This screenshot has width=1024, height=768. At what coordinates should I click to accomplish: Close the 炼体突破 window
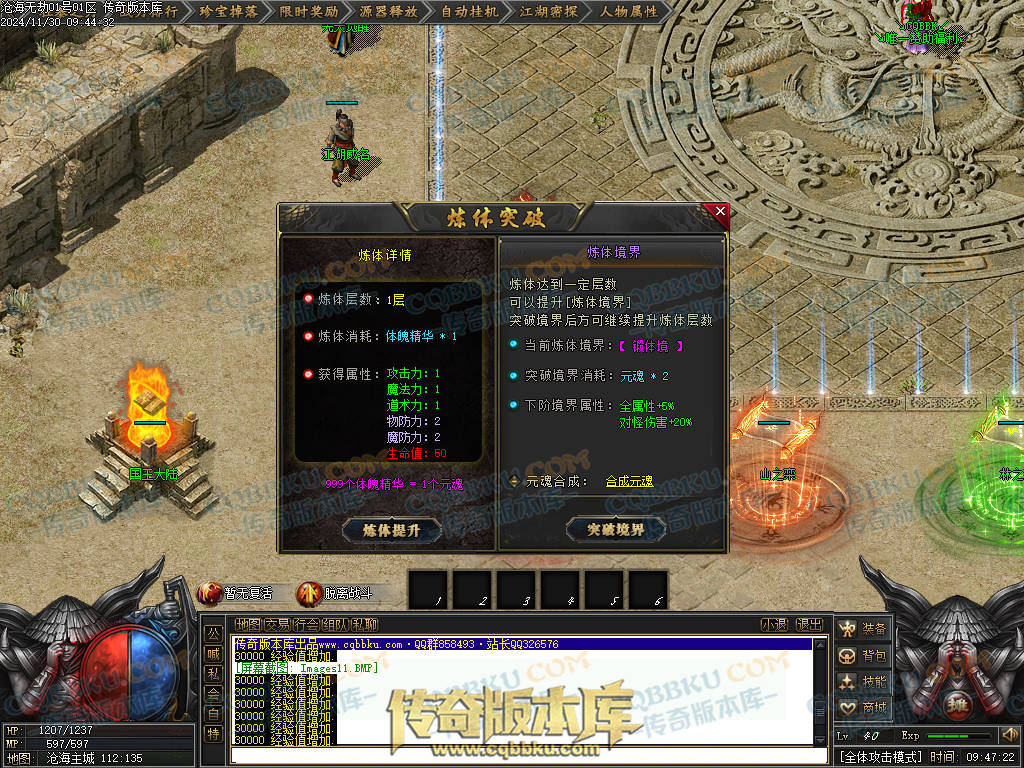click(720, 211)
